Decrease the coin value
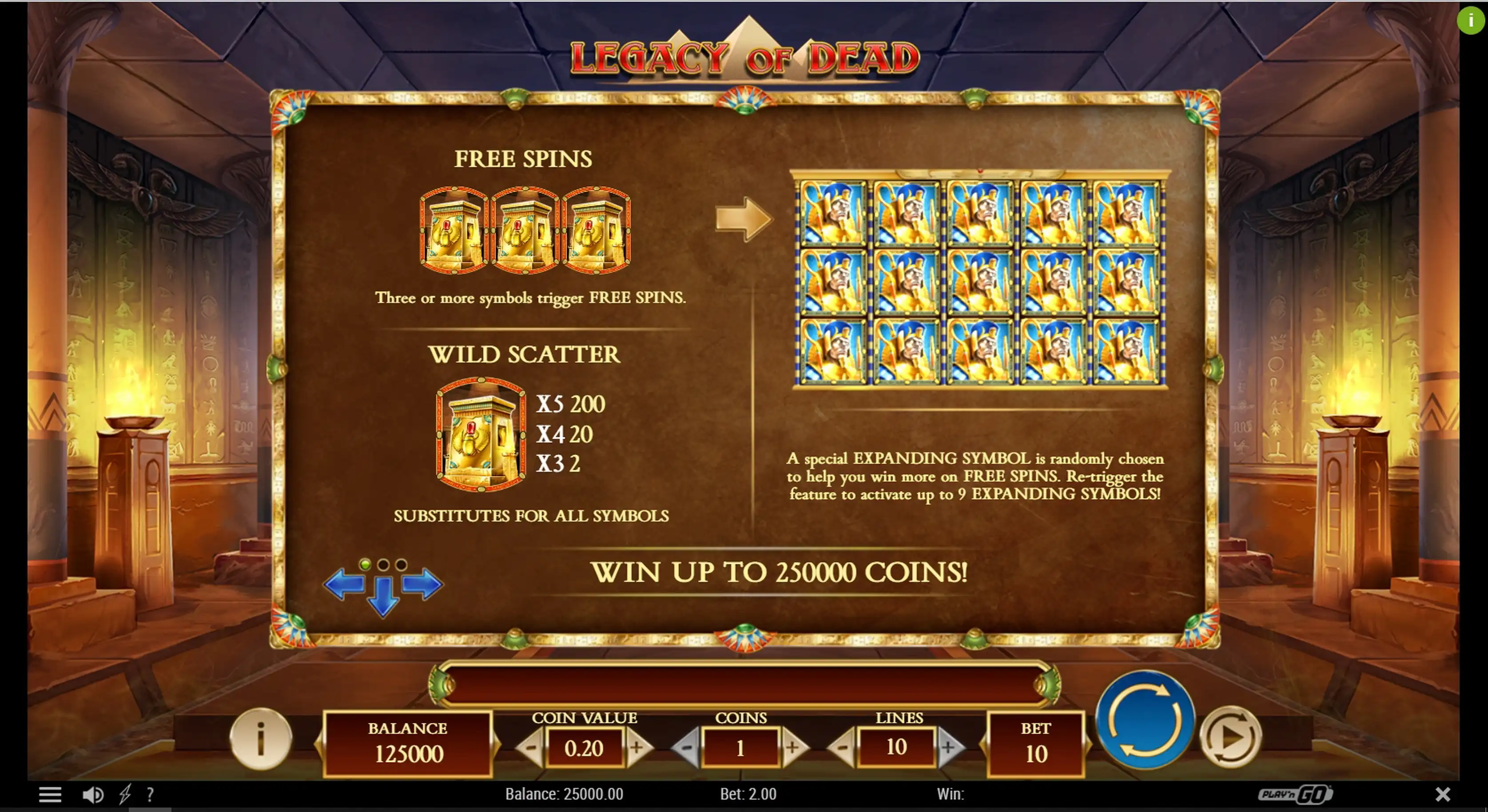Viewport: 1488px width, 812px height. click(530, 748)
